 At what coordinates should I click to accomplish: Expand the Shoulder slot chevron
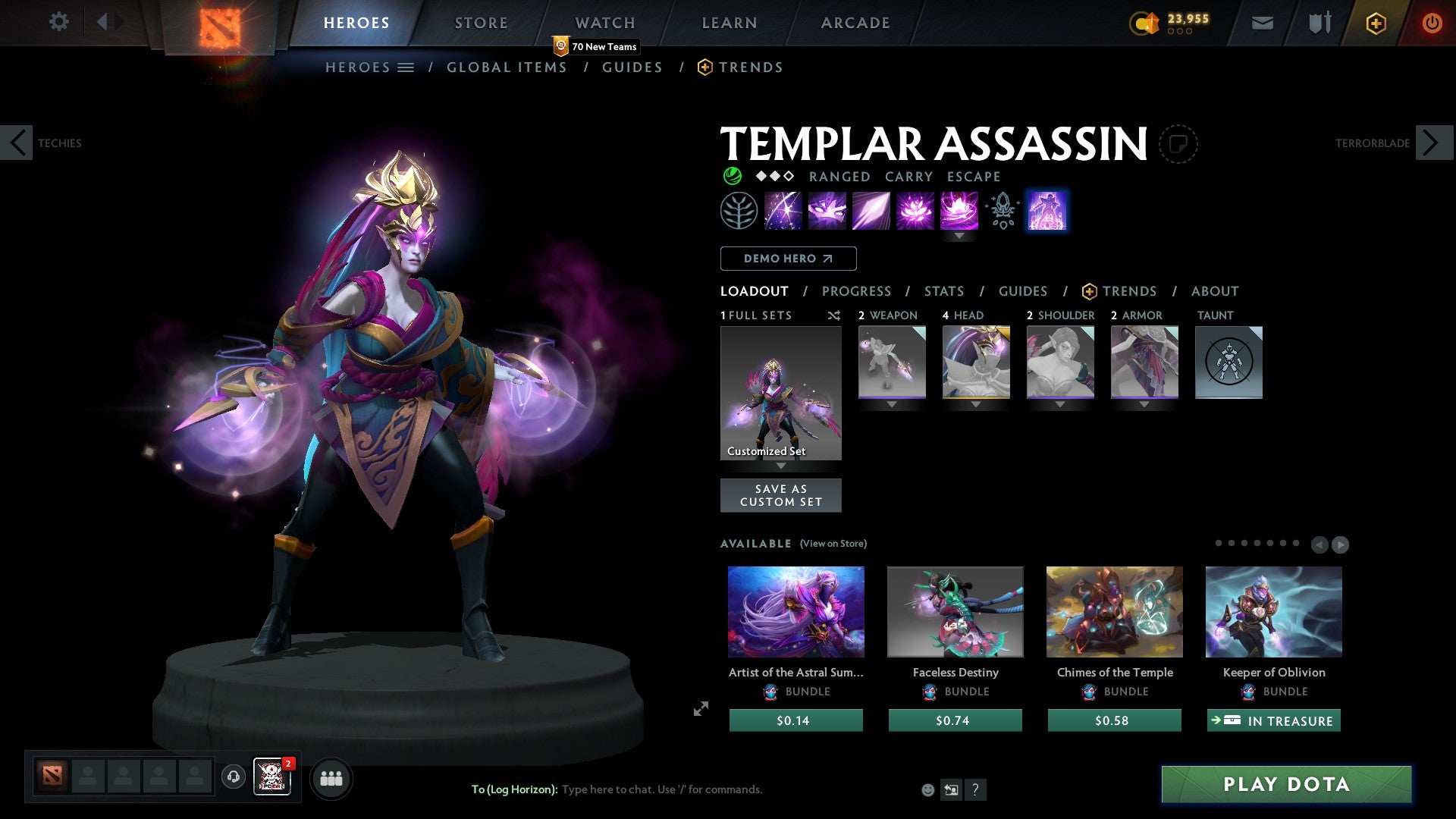[1060, 404]
